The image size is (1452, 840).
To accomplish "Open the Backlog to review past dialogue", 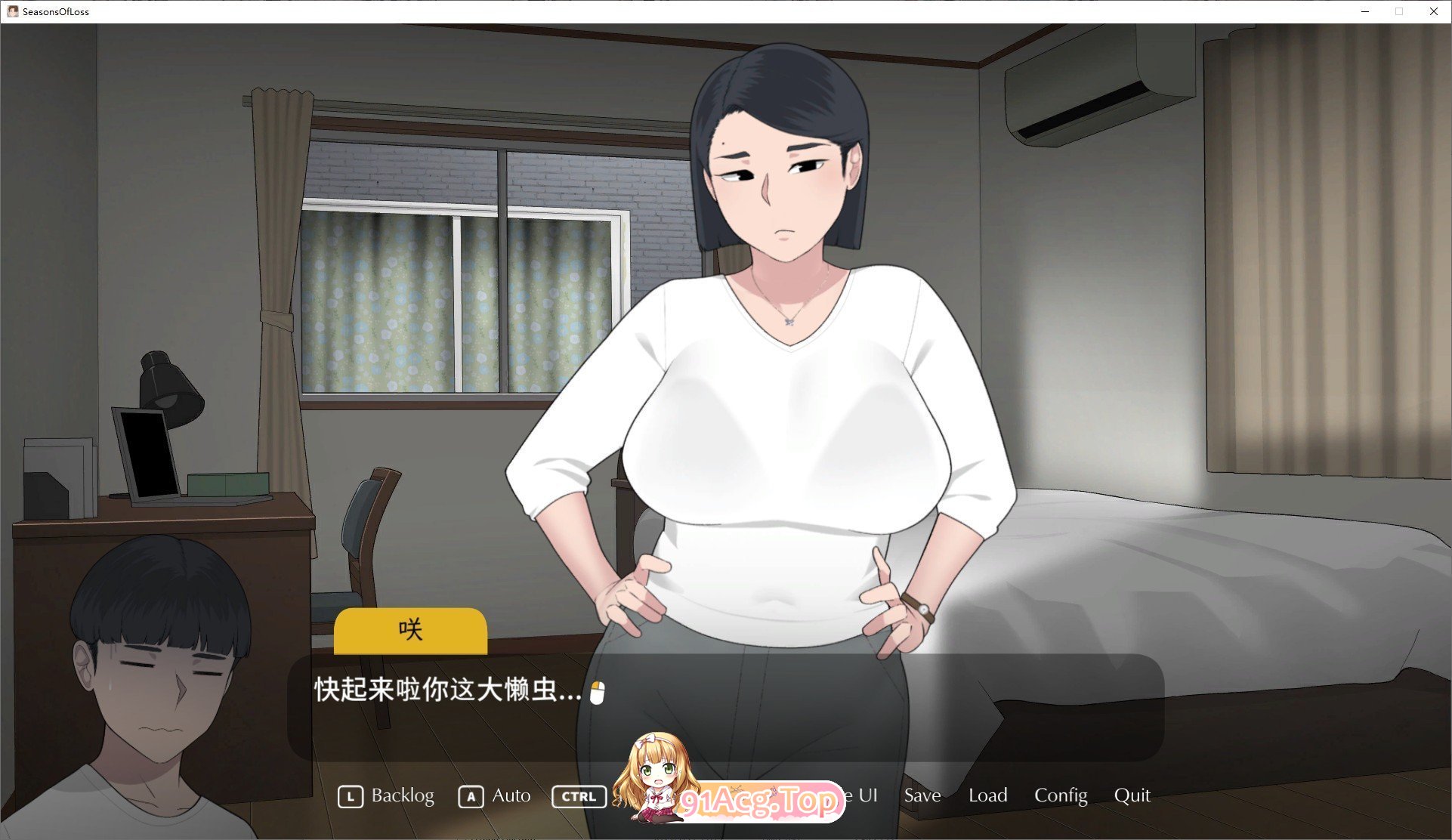I will click(x=402, y=795).
